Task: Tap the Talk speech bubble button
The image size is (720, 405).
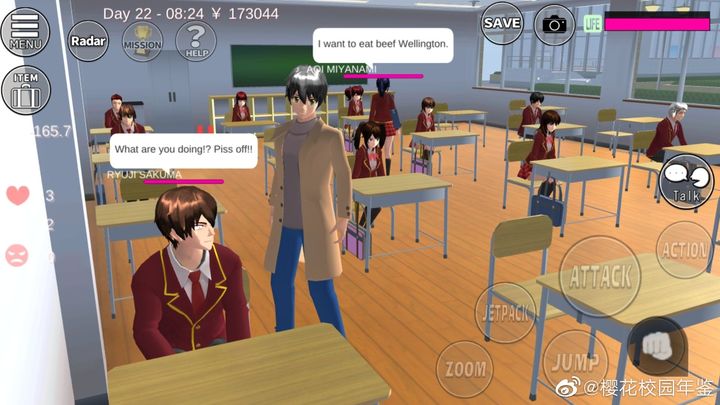Action: [688, 180]
